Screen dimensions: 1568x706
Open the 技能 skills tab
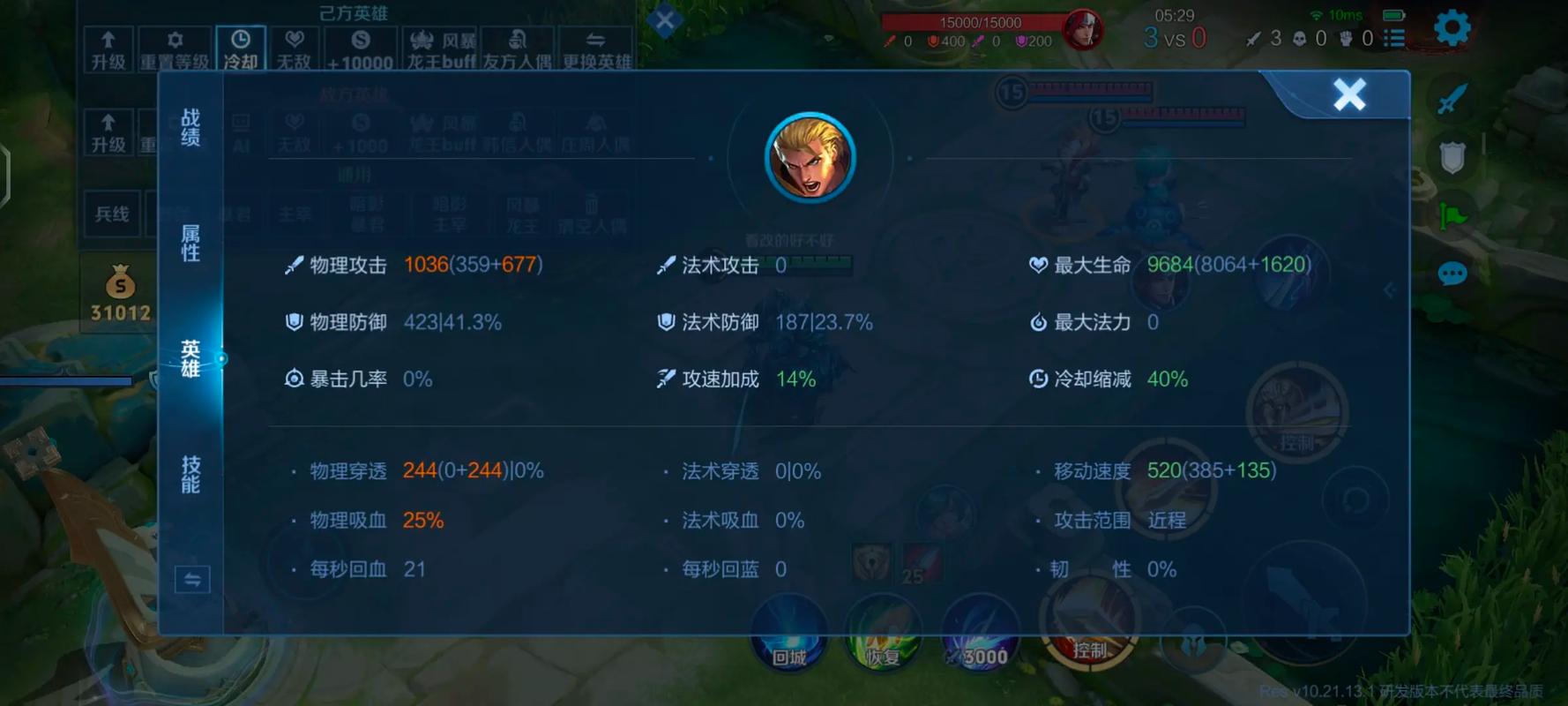[191, 477]
